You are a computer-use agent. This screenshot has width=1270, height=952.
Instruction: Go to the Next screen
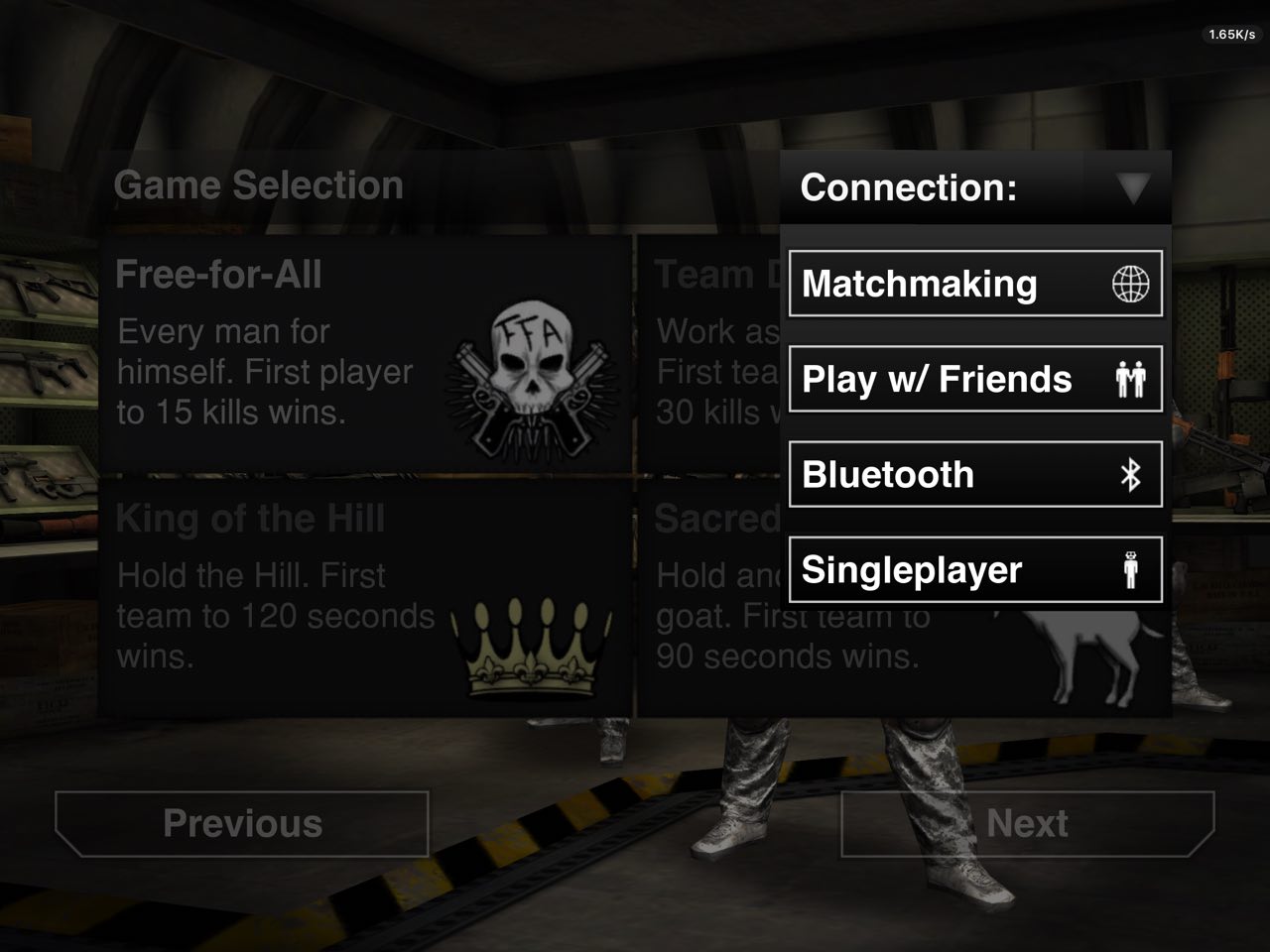click(x=1027, y=823)
